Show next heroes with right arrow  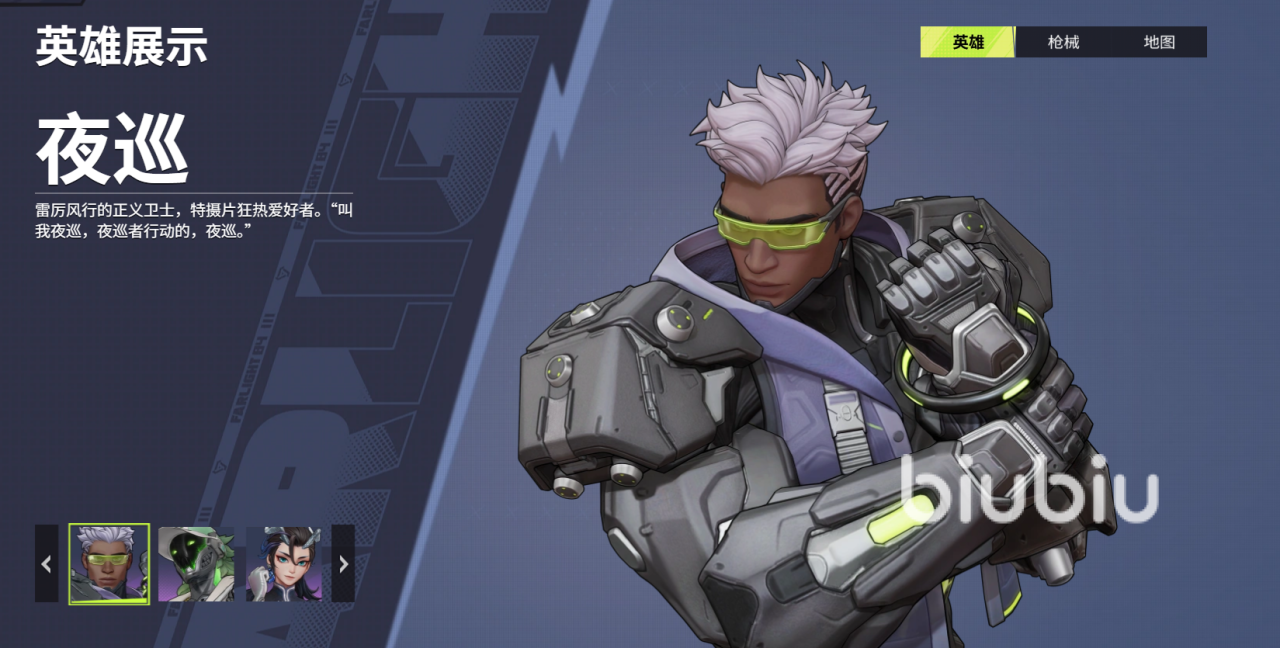(x=343, y=564)
